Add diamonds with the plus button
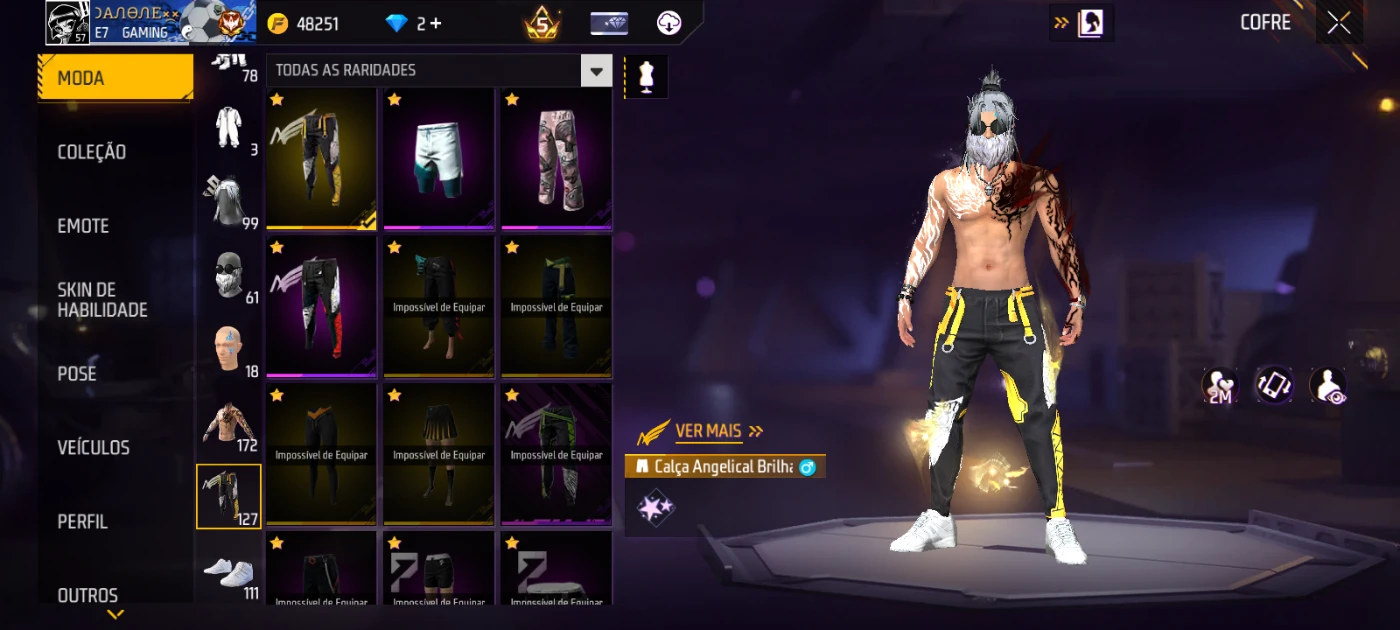 tap(436, 24)
